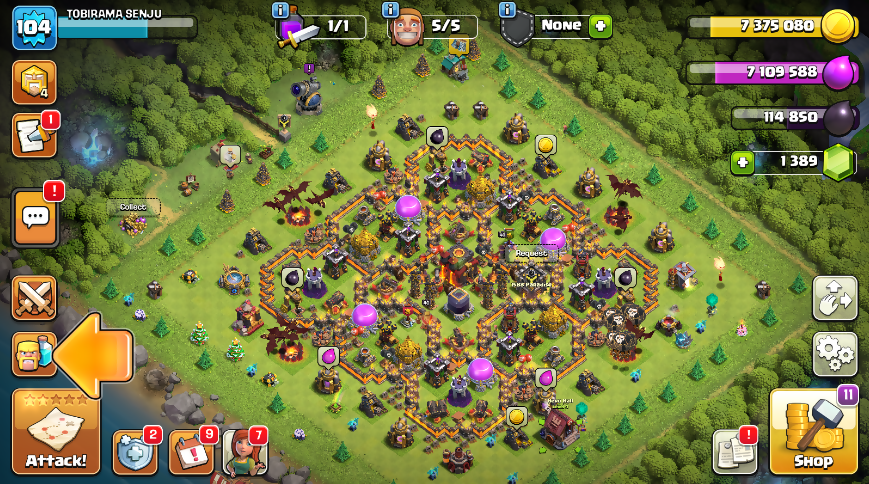View the gold league trophy badge
This screenshot has width=869, height=484.
tap(33, 82)
